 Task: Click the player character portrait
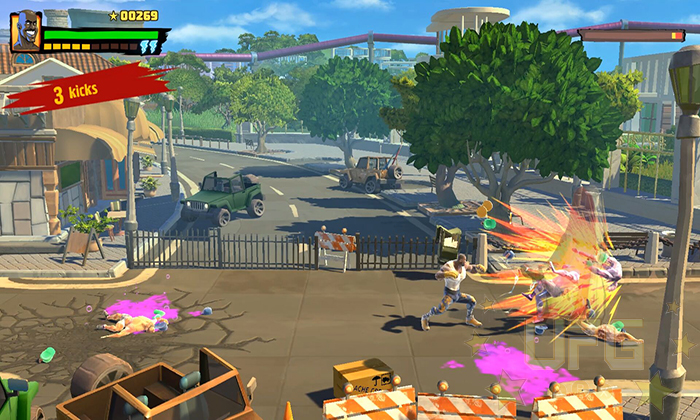[x=25, y=32]
